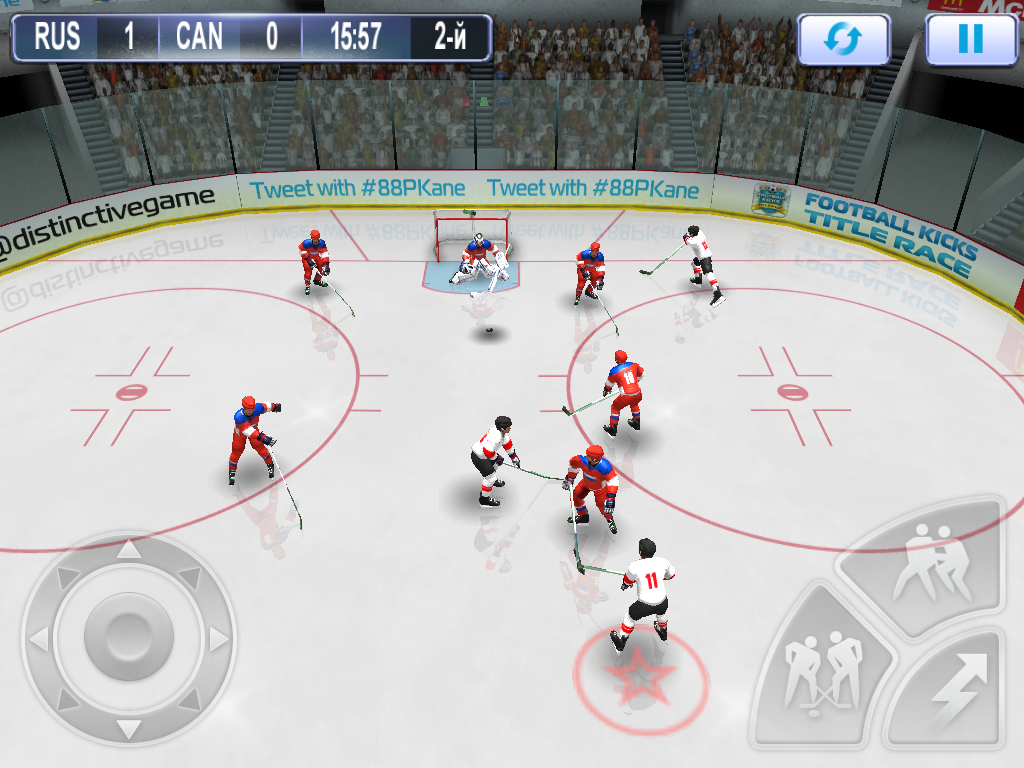Activate the body check button
1024x768 pixels.
pyautogui.click(x=930, y=567)
